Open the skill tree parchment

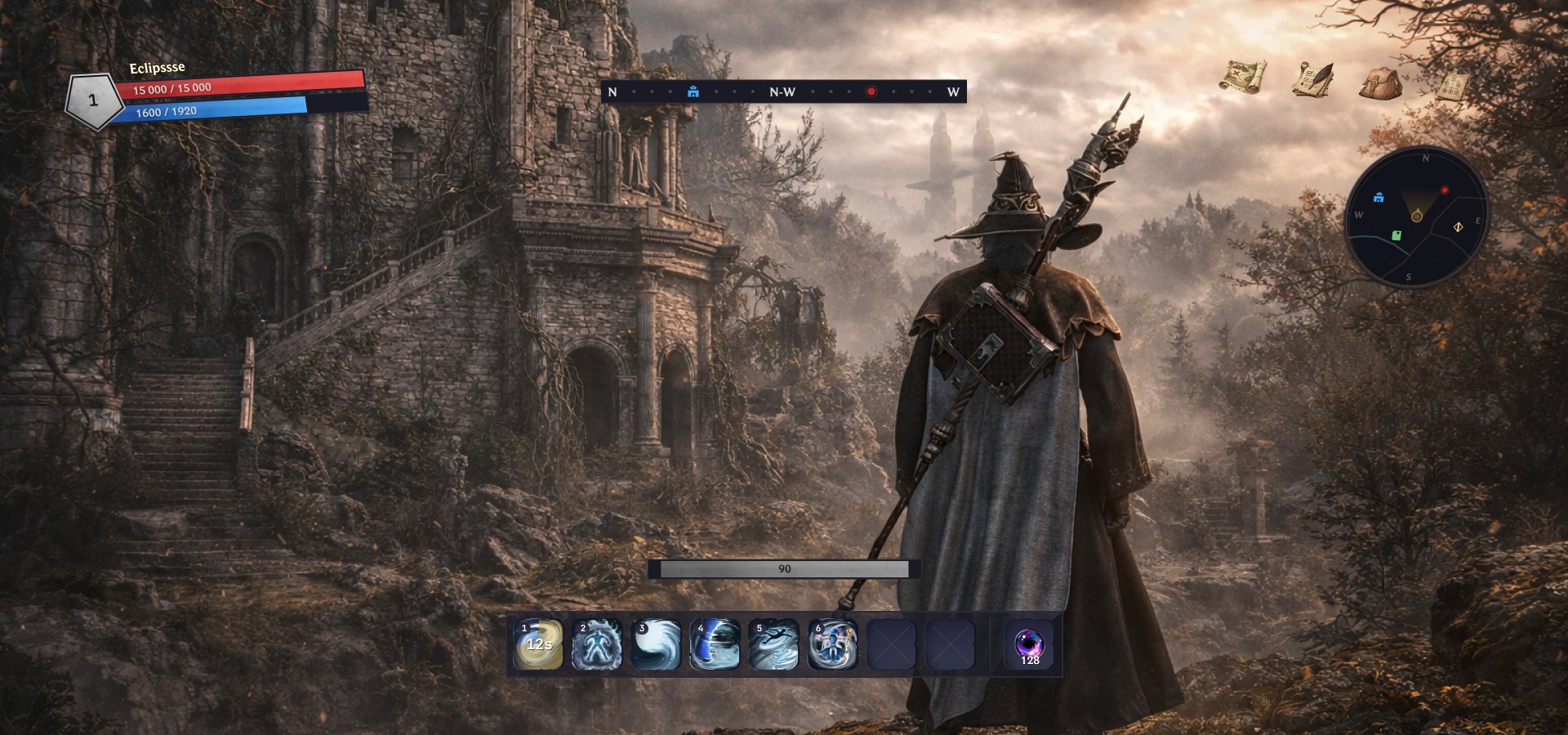[x=1453, y=87]
